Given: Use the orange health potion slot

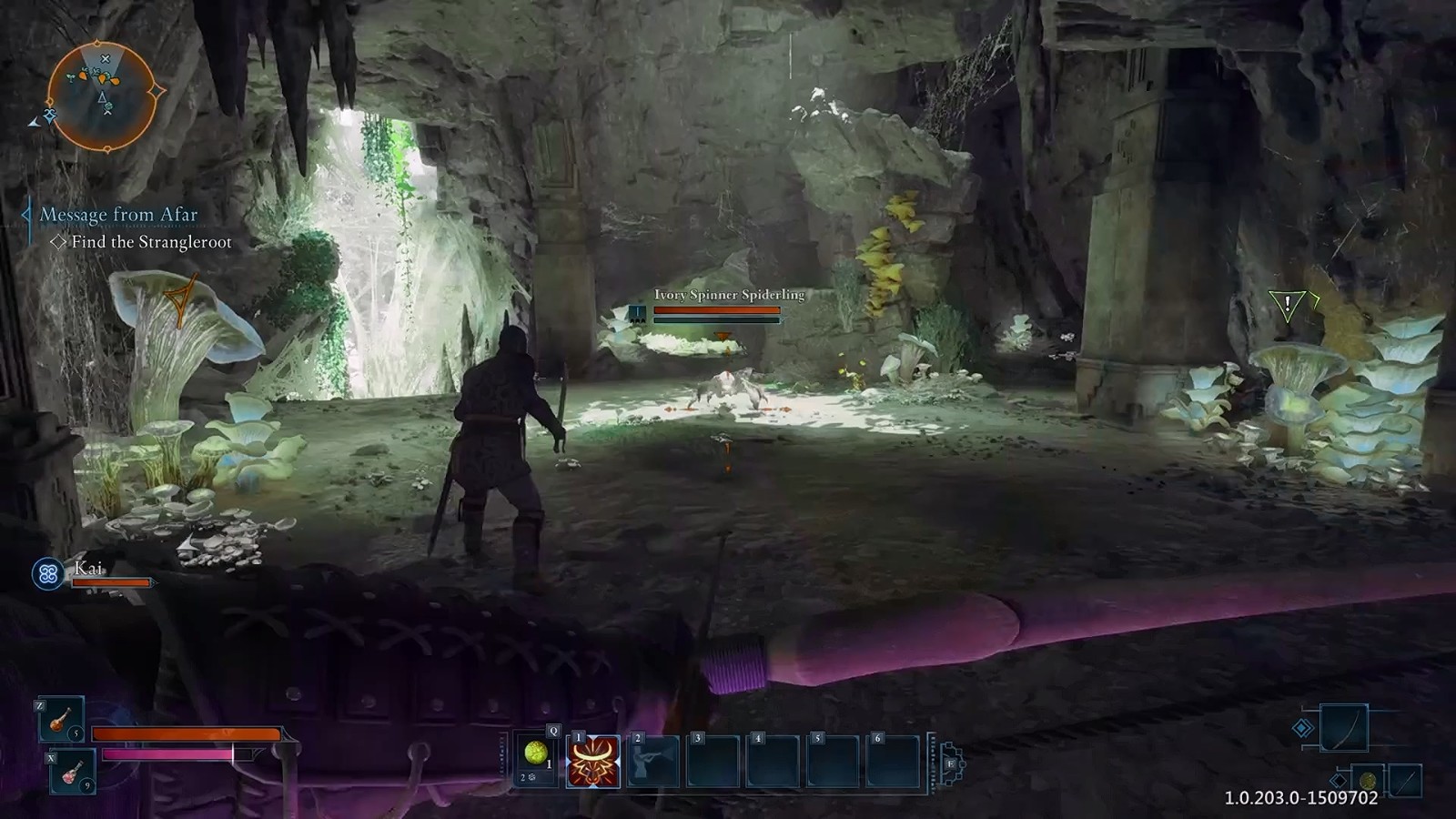Looking at the screenshot, I should [x=61, y=719].
